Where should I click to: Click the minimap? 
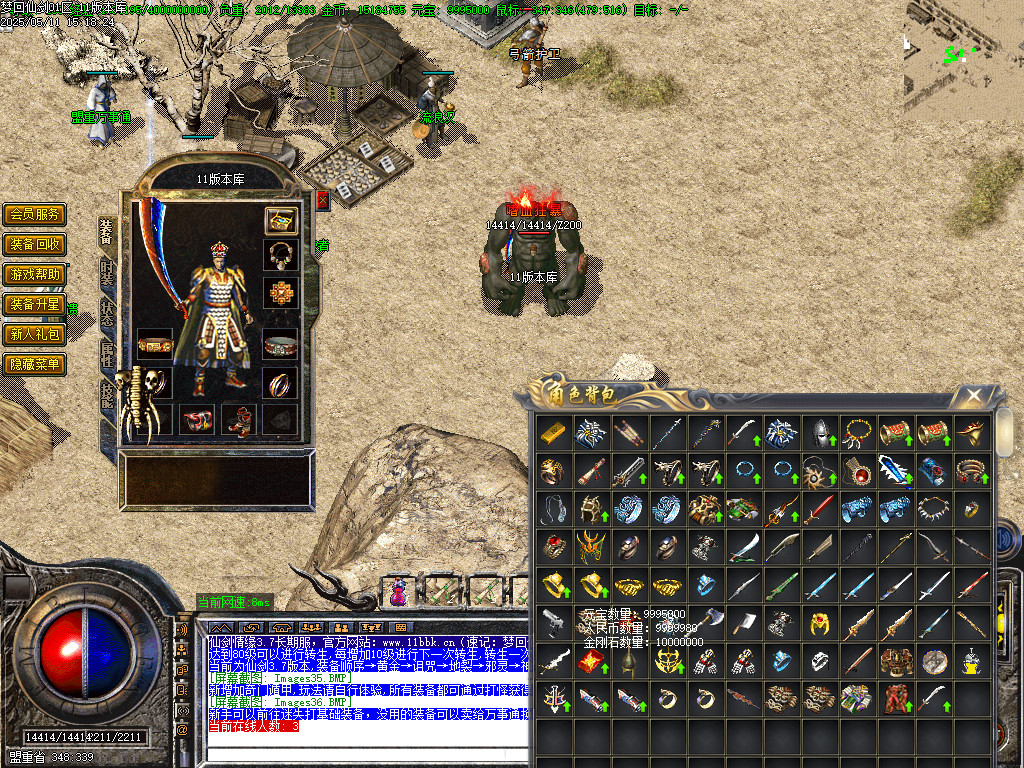[963, 58]
